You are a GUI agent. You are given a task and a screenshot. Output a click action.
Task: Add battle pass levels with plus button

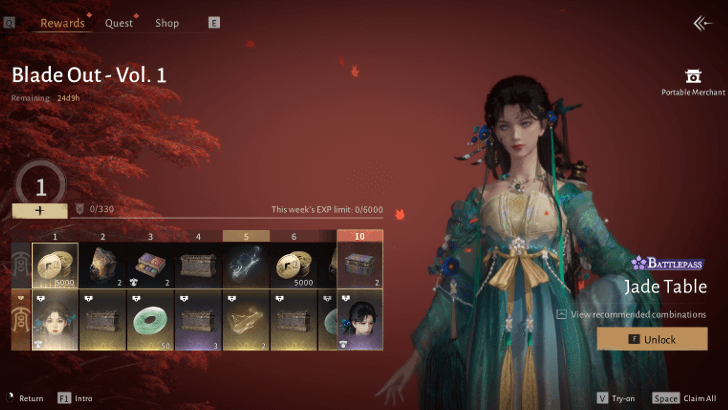coord(40,211)
